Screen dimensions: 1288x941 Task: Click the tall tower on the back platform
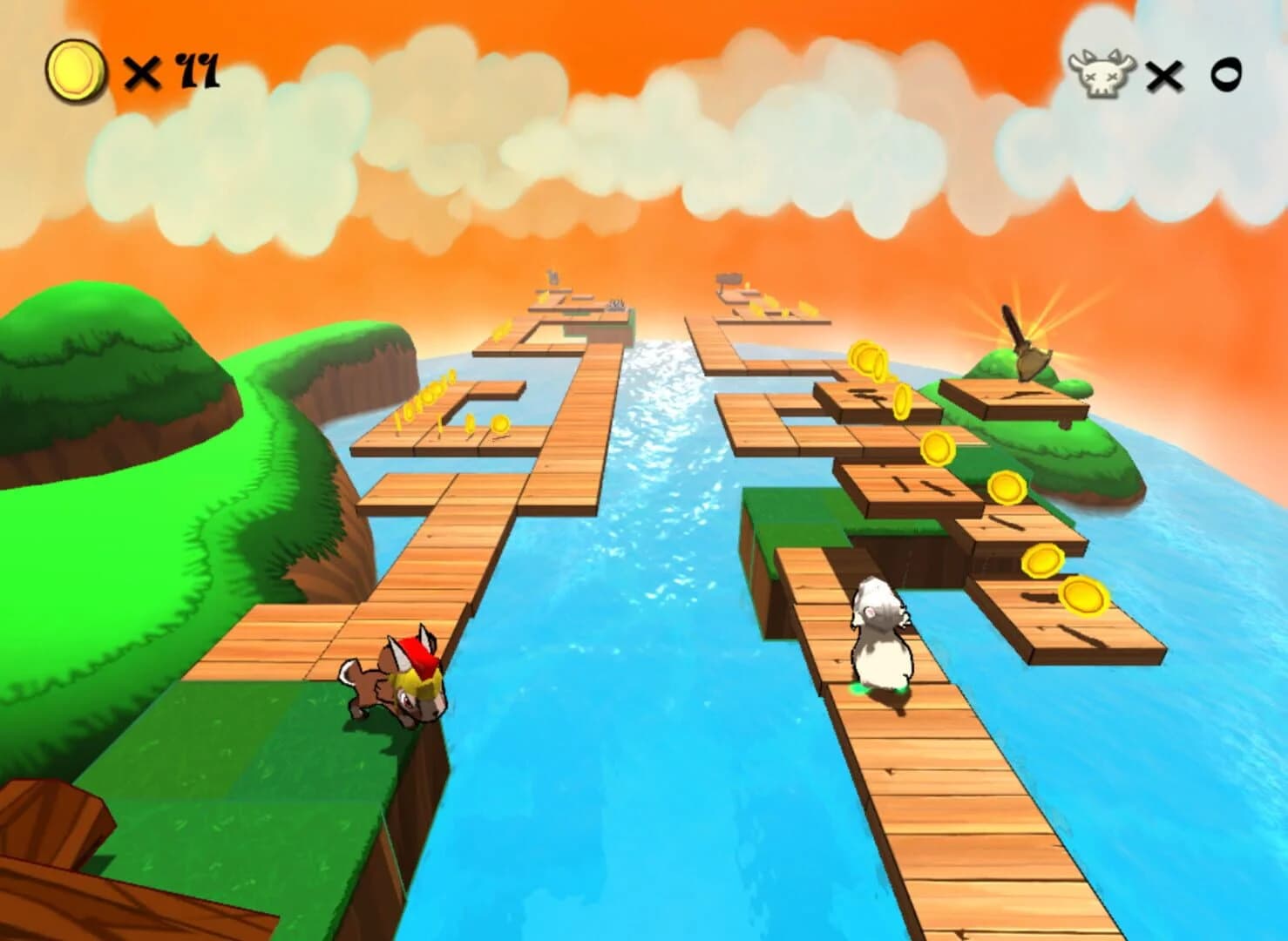point(552,277)
